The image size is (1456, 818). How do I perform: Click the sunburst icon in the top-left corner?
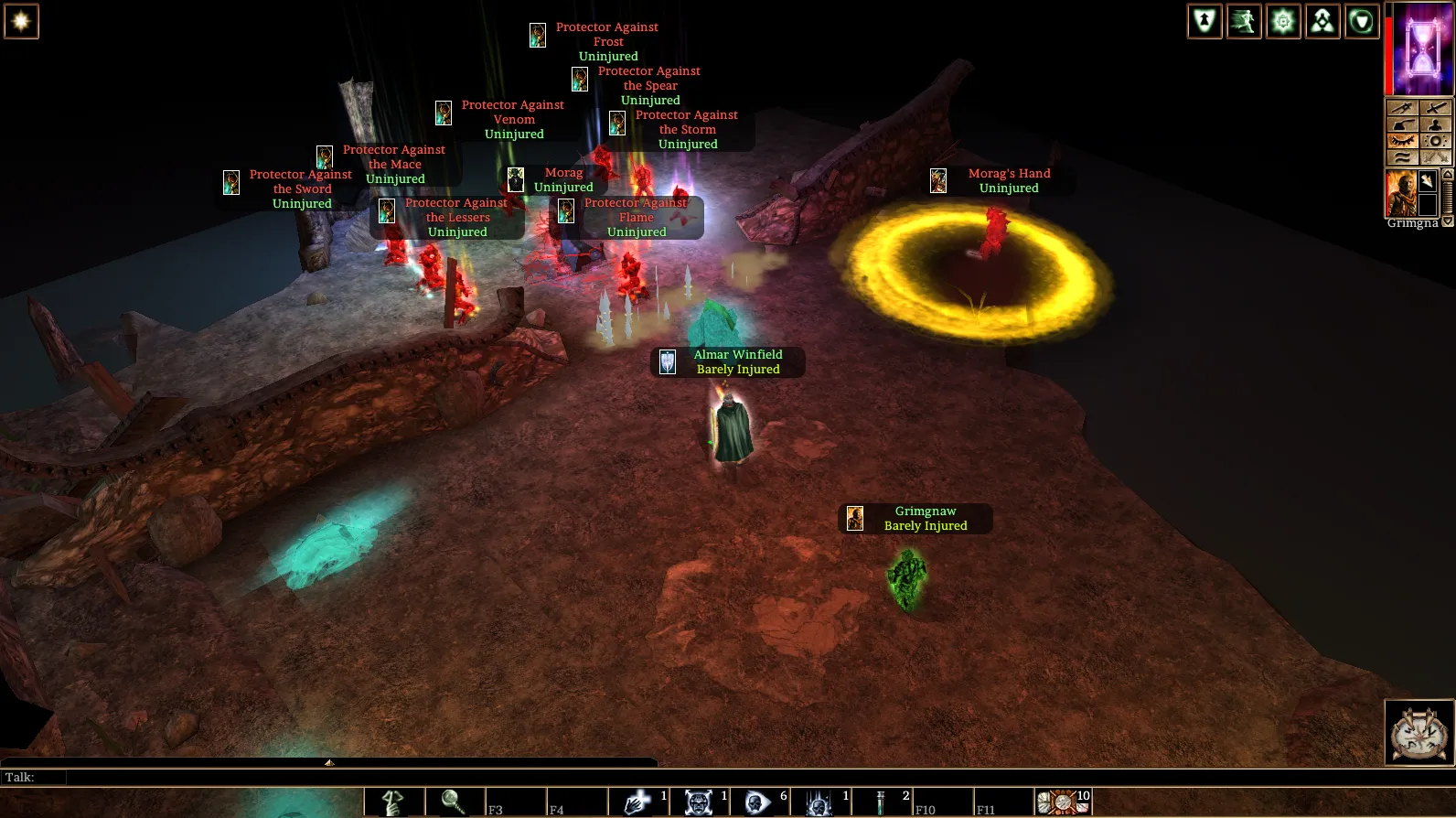(21, 21)
